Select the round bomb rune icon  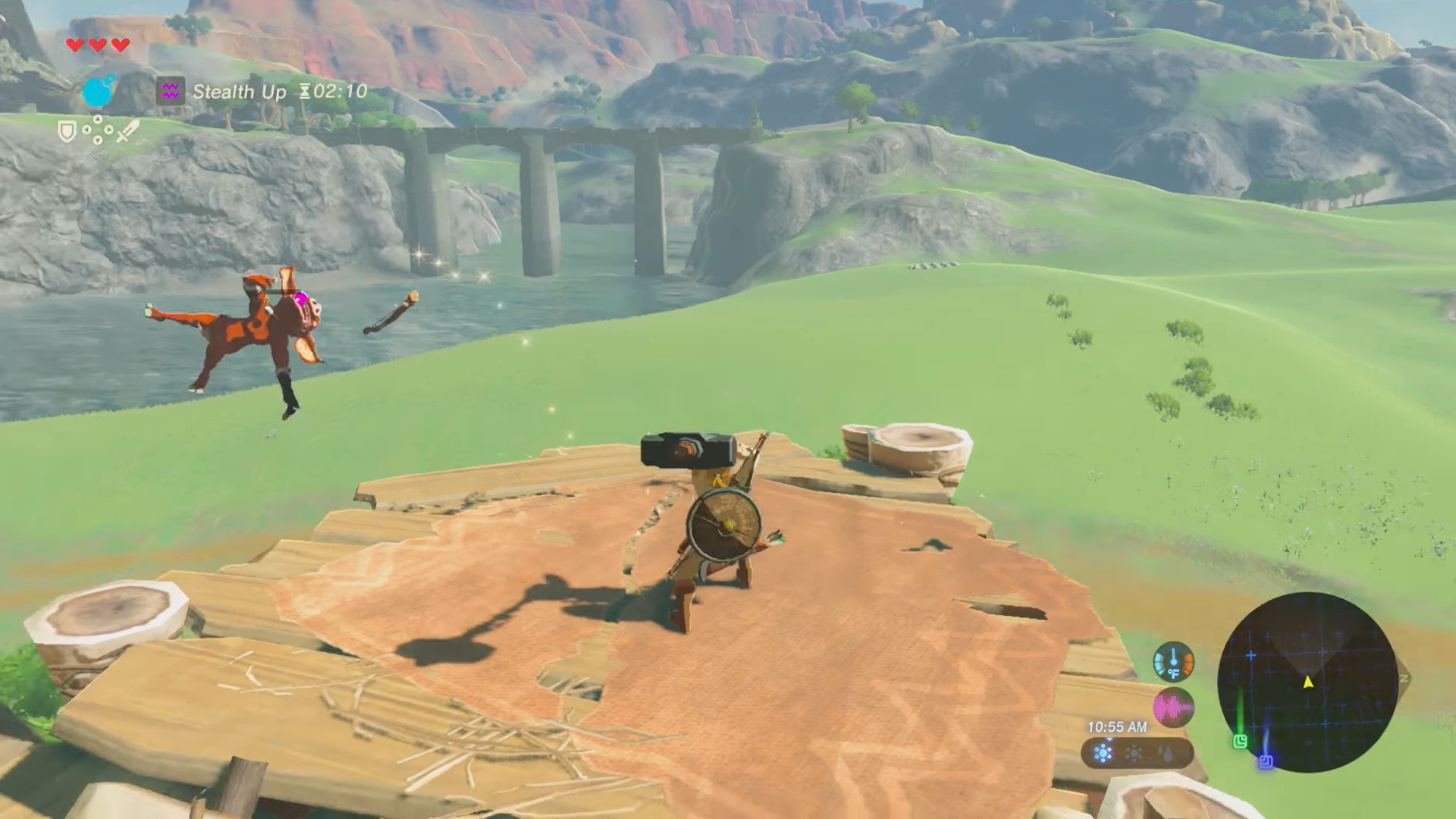(98, 92)
